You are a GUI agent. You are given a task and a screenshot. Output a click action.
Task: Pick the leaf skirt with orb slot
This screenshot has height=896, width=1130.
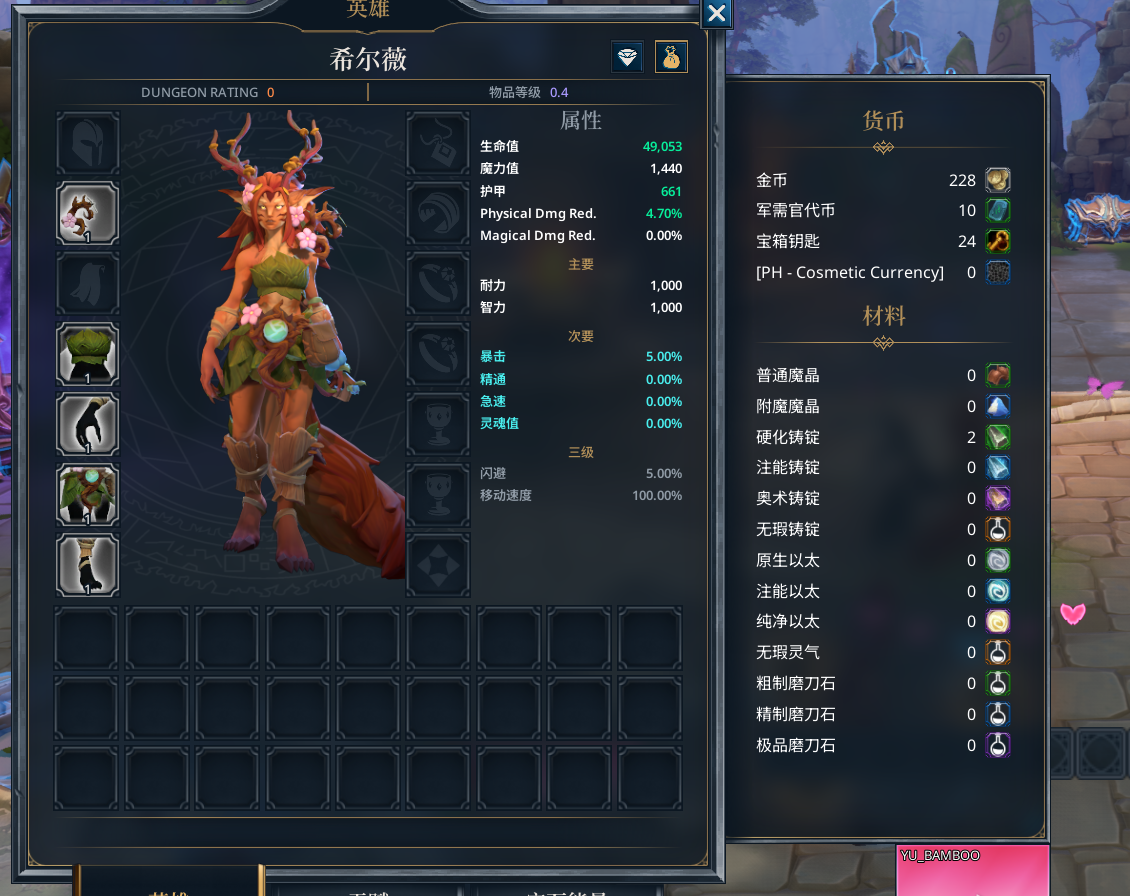tap(88, 495)
